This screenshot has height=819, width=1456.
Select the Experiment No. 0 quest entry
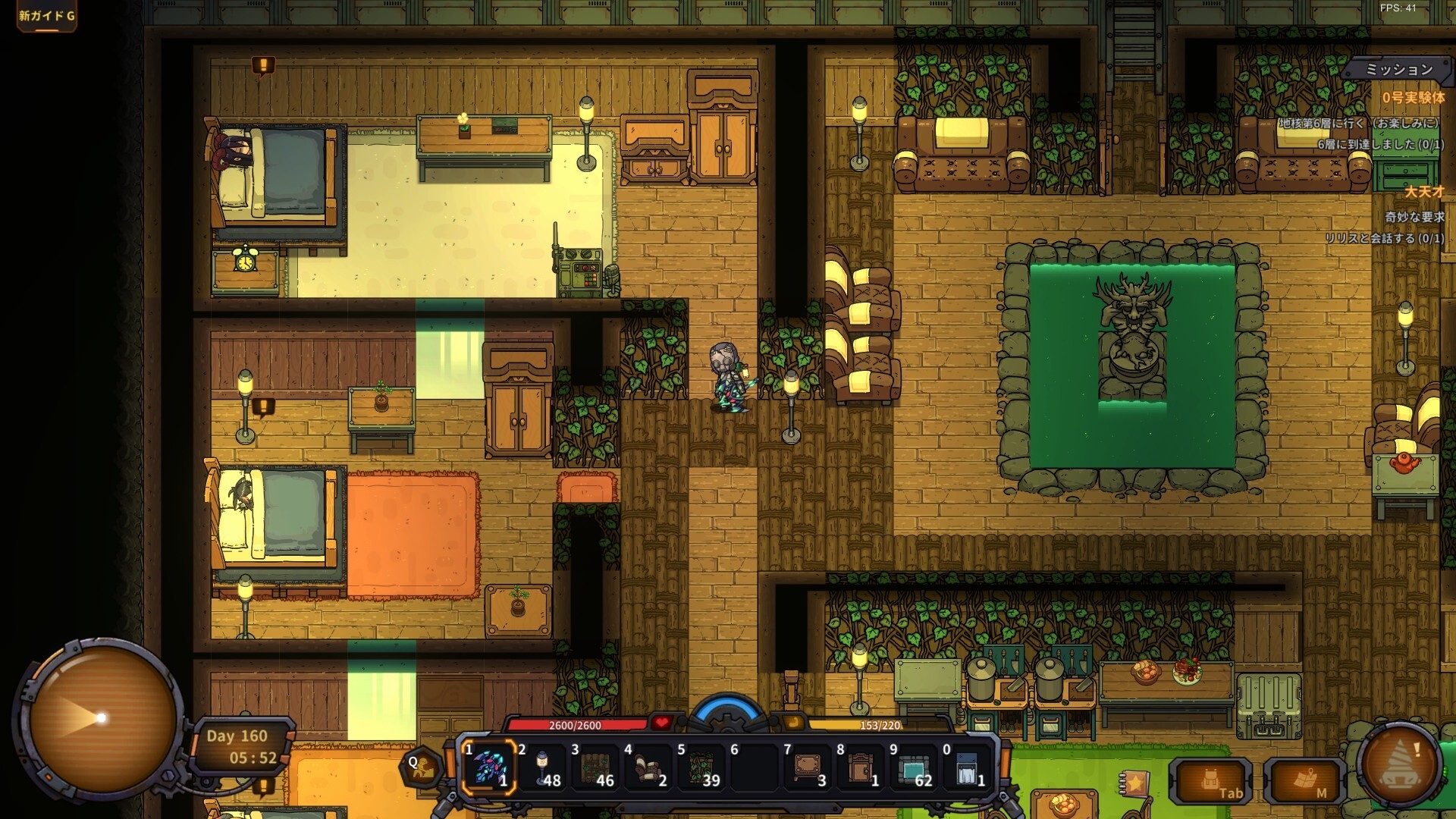coord(1413,98)
